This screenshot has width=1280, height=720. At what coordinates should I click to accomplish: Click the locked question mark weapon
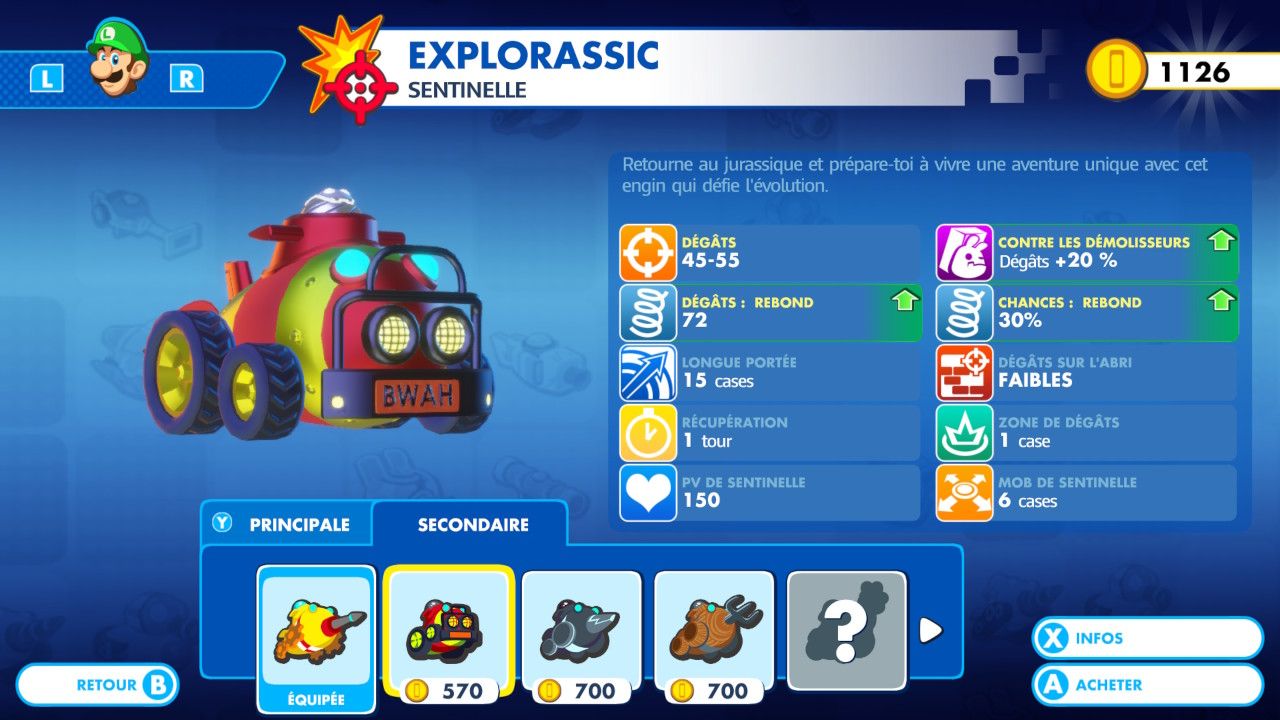[x=846, y=630]
